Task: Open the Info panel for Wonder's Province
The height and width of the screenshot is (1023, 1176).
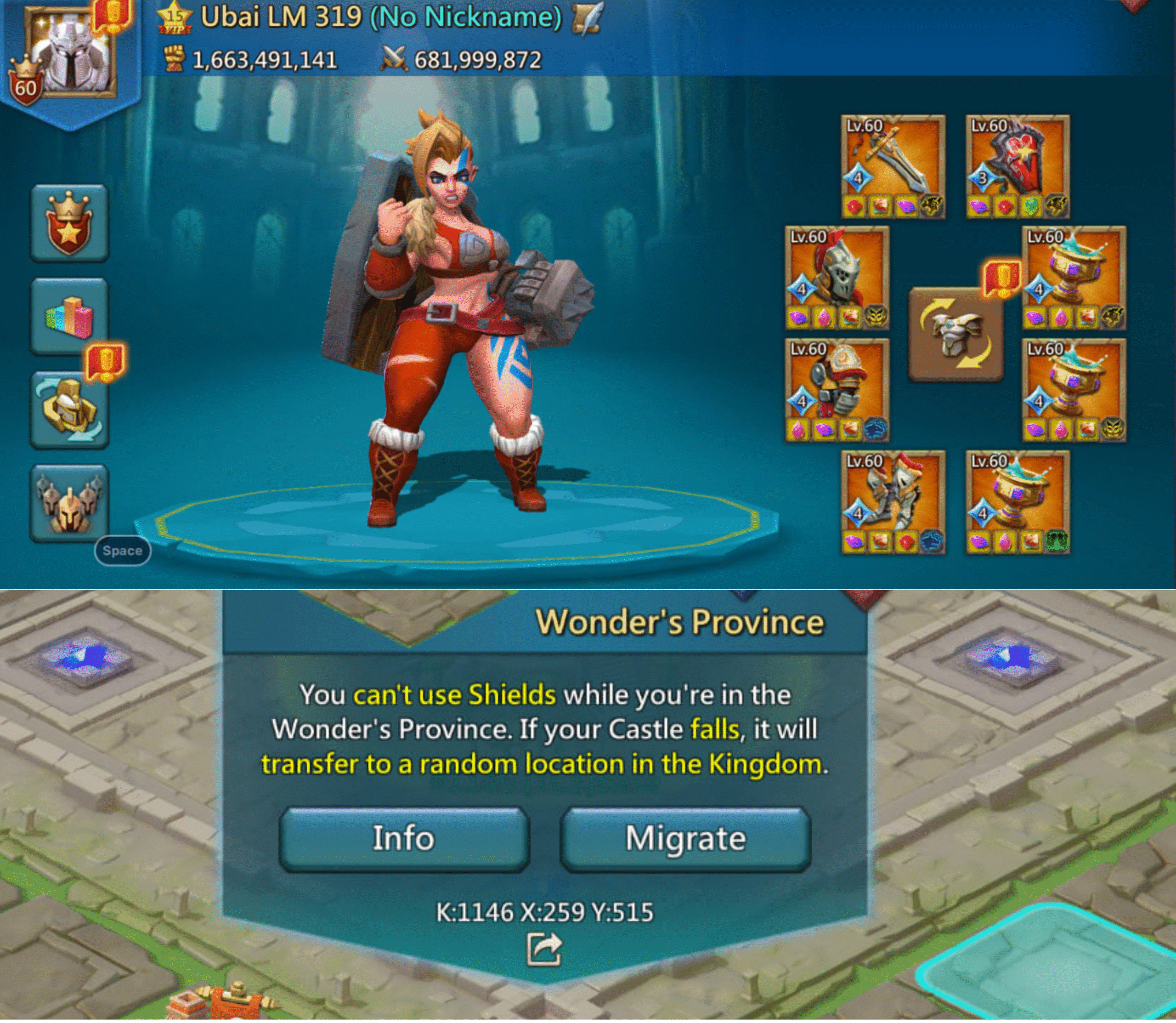Action: point(403,839)
